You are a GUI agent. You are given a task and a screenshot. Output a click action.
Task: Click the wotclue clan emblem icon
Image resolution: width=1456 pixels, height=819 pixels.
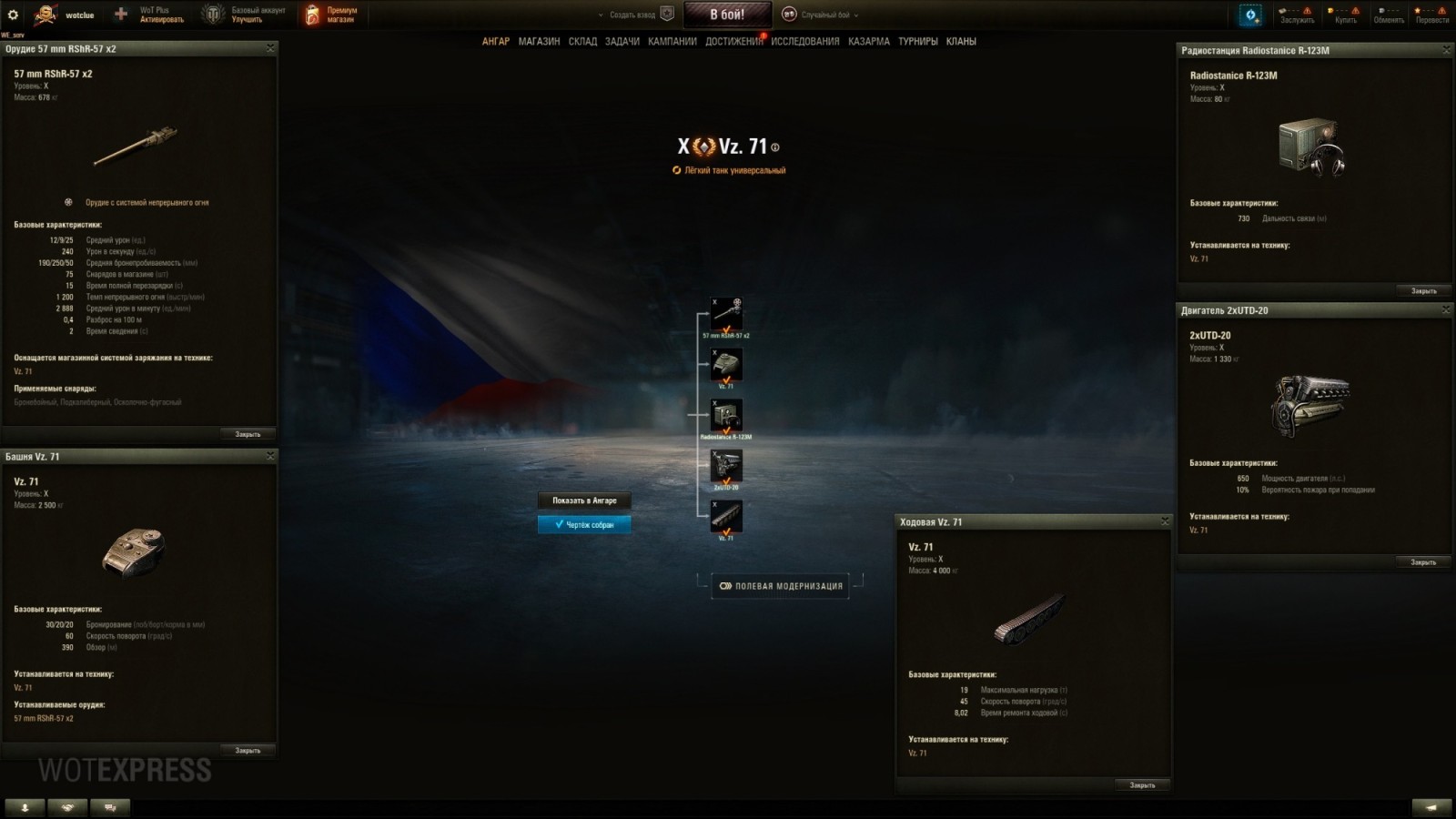pos(43,13)
